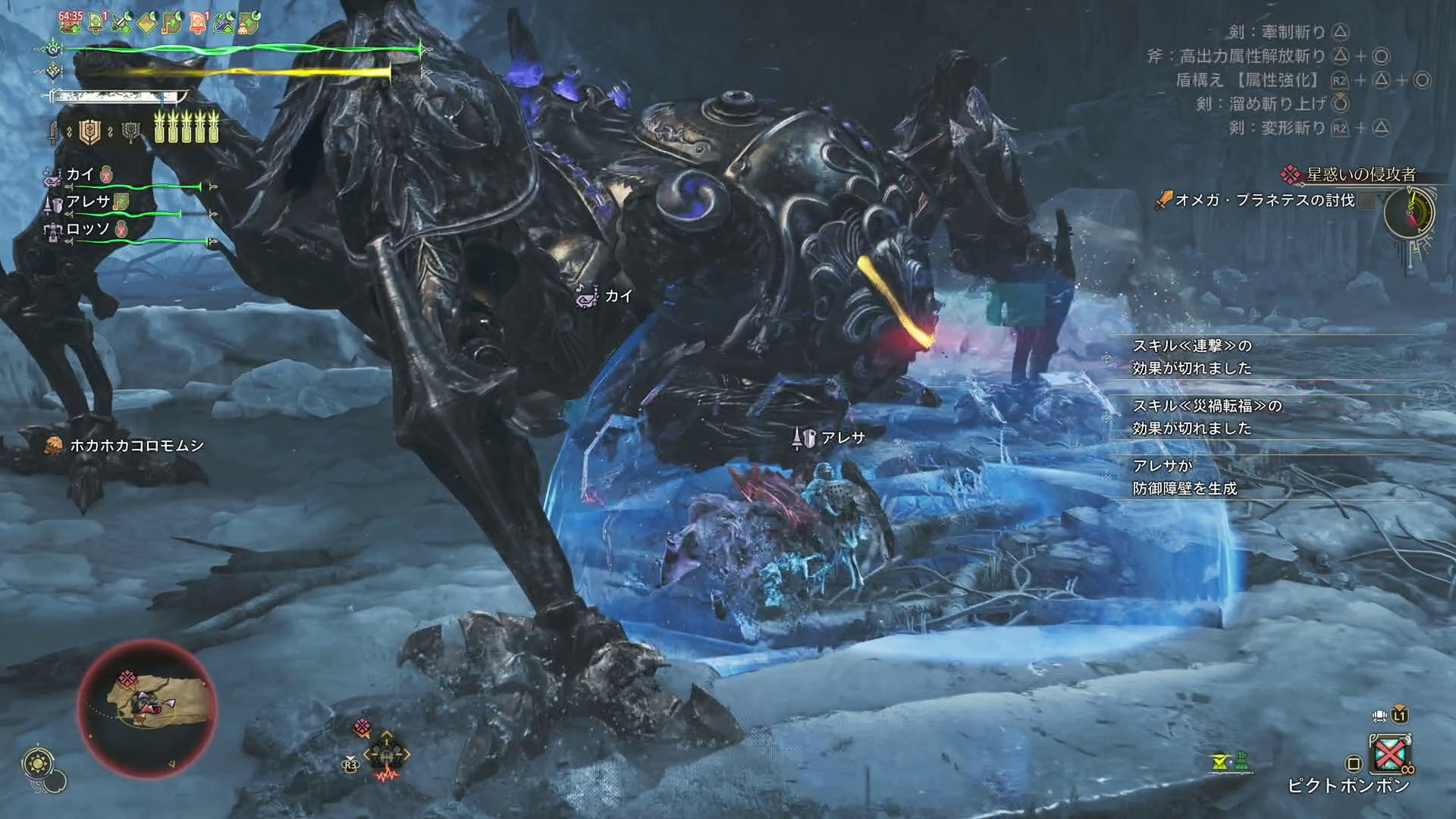Screen dimensions: 1456x819
Task: Click the weather sun icon
Action: (x=38, y=762)
